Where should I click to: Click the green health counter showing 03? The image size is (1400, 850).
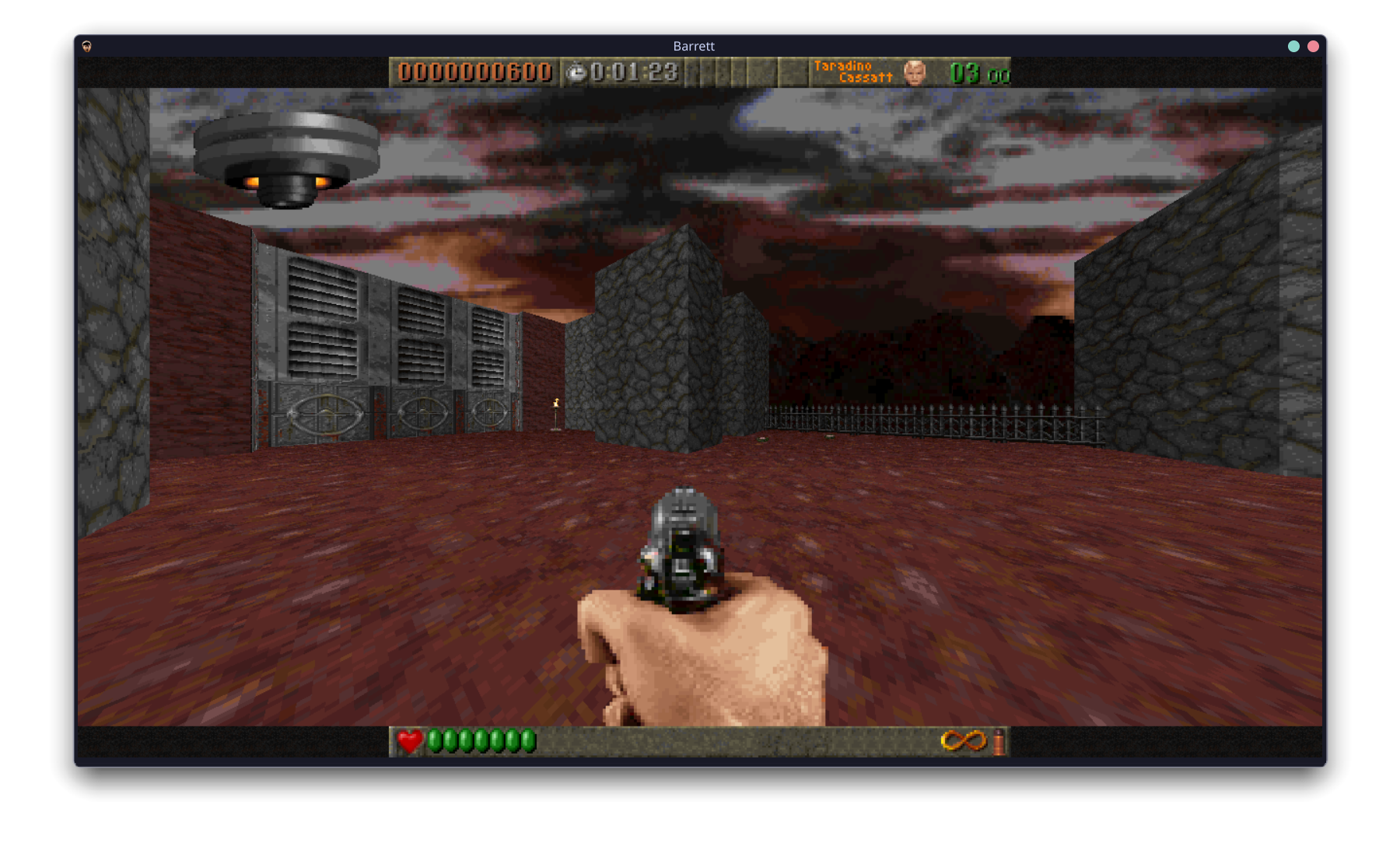pyautogui.click(x=964, y=73)
